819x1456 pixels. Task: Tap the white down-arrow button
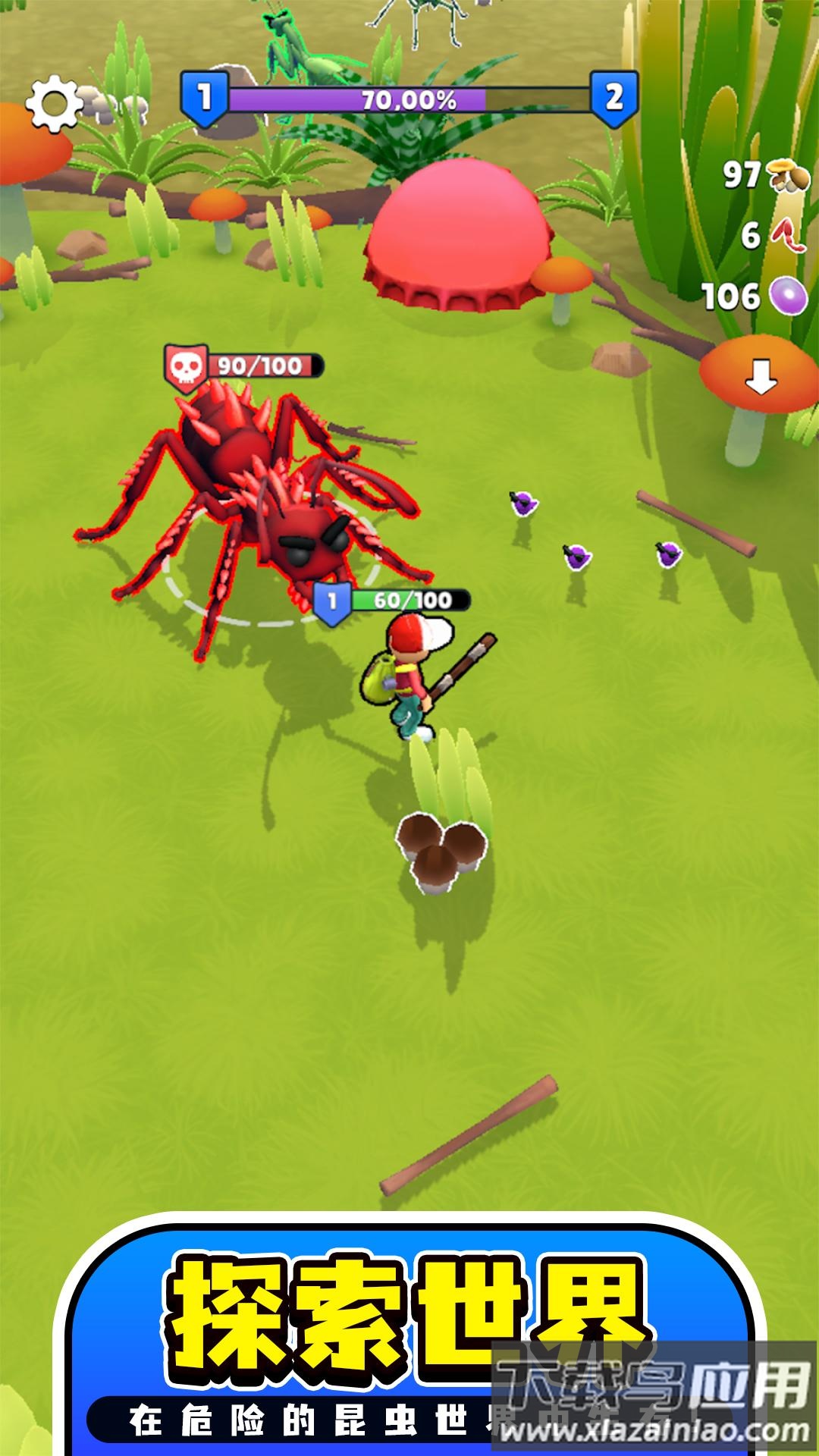coord(761,376)
